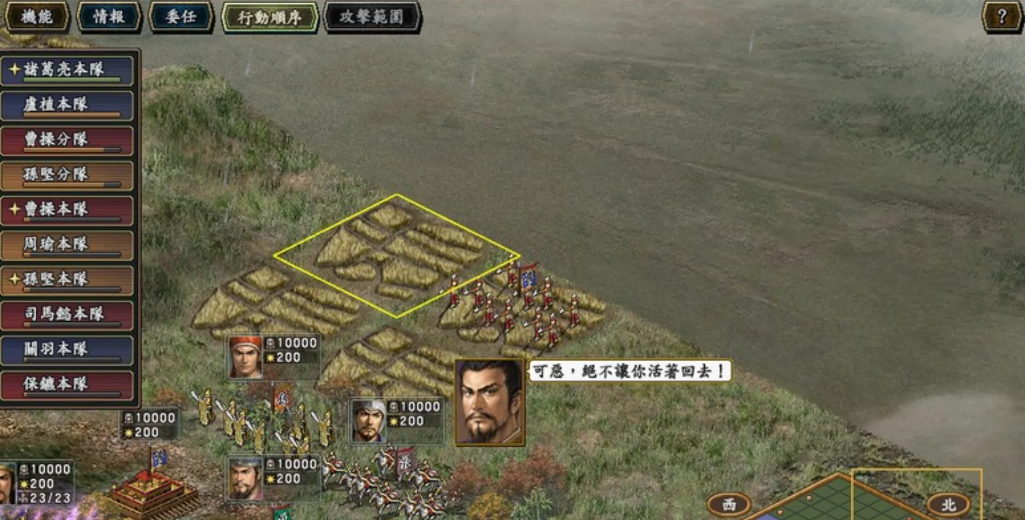Viewport: 1026px width, 520px height.
Task: Click the 西 west compass button
Action: [729, 505]
